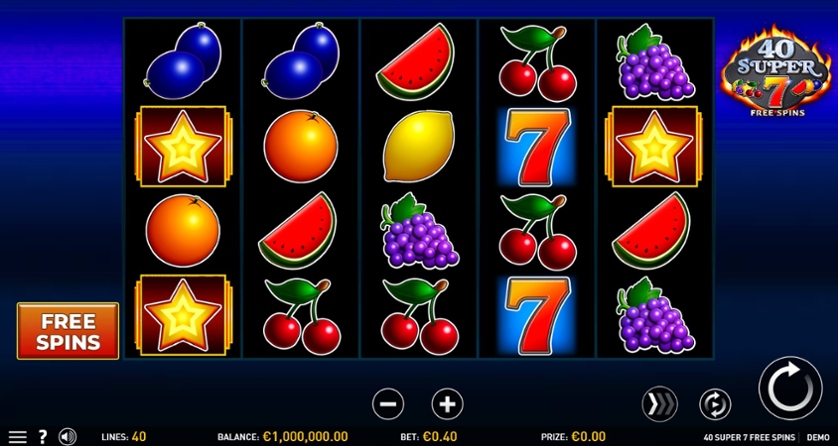Toggle sound with the speaker icon

click(67, 437)
